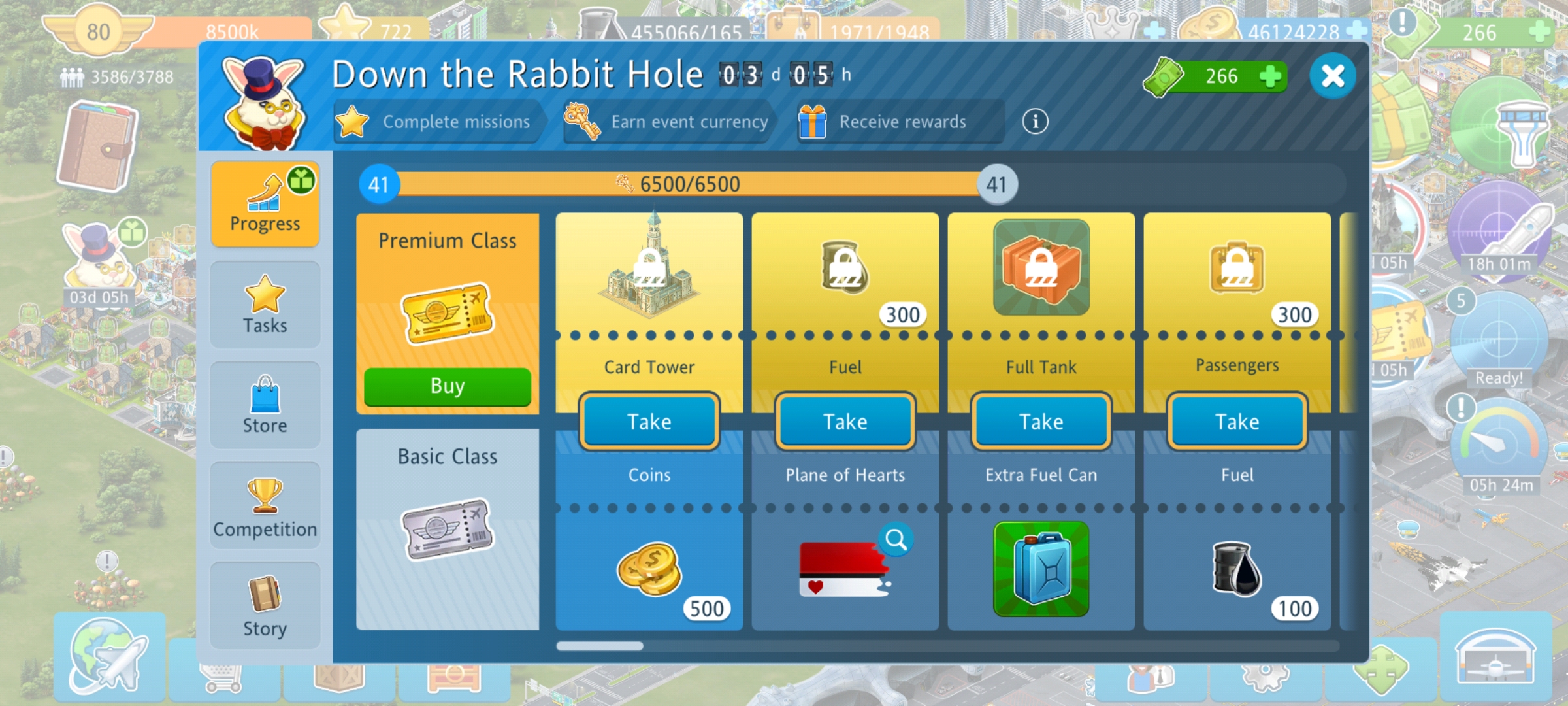Click the Receive rewards step
Screen dimensions: 1568x706
coord(900,122)
